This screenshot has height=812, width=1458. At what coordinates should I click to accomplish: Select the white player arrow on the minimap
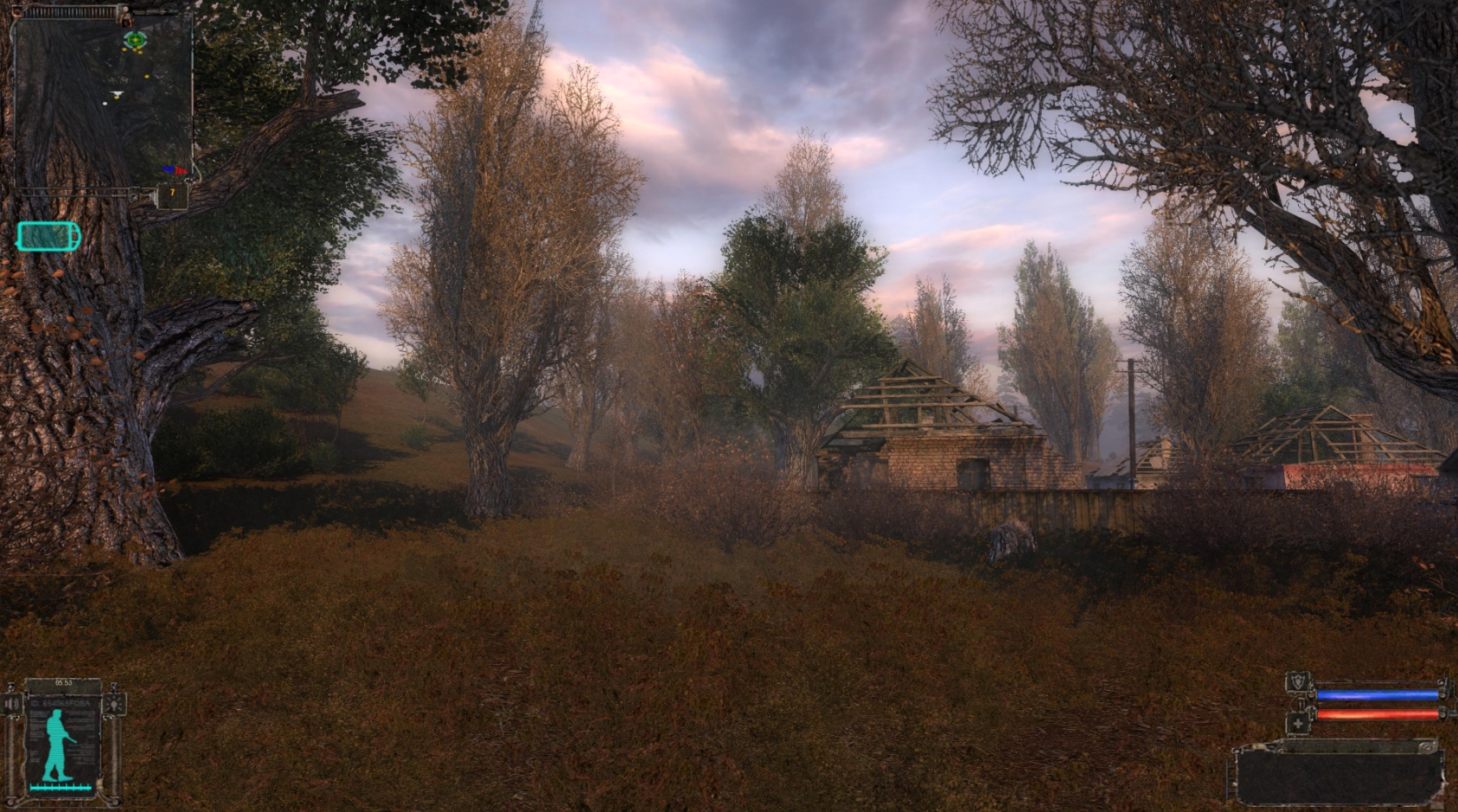(x=117, y=93)
